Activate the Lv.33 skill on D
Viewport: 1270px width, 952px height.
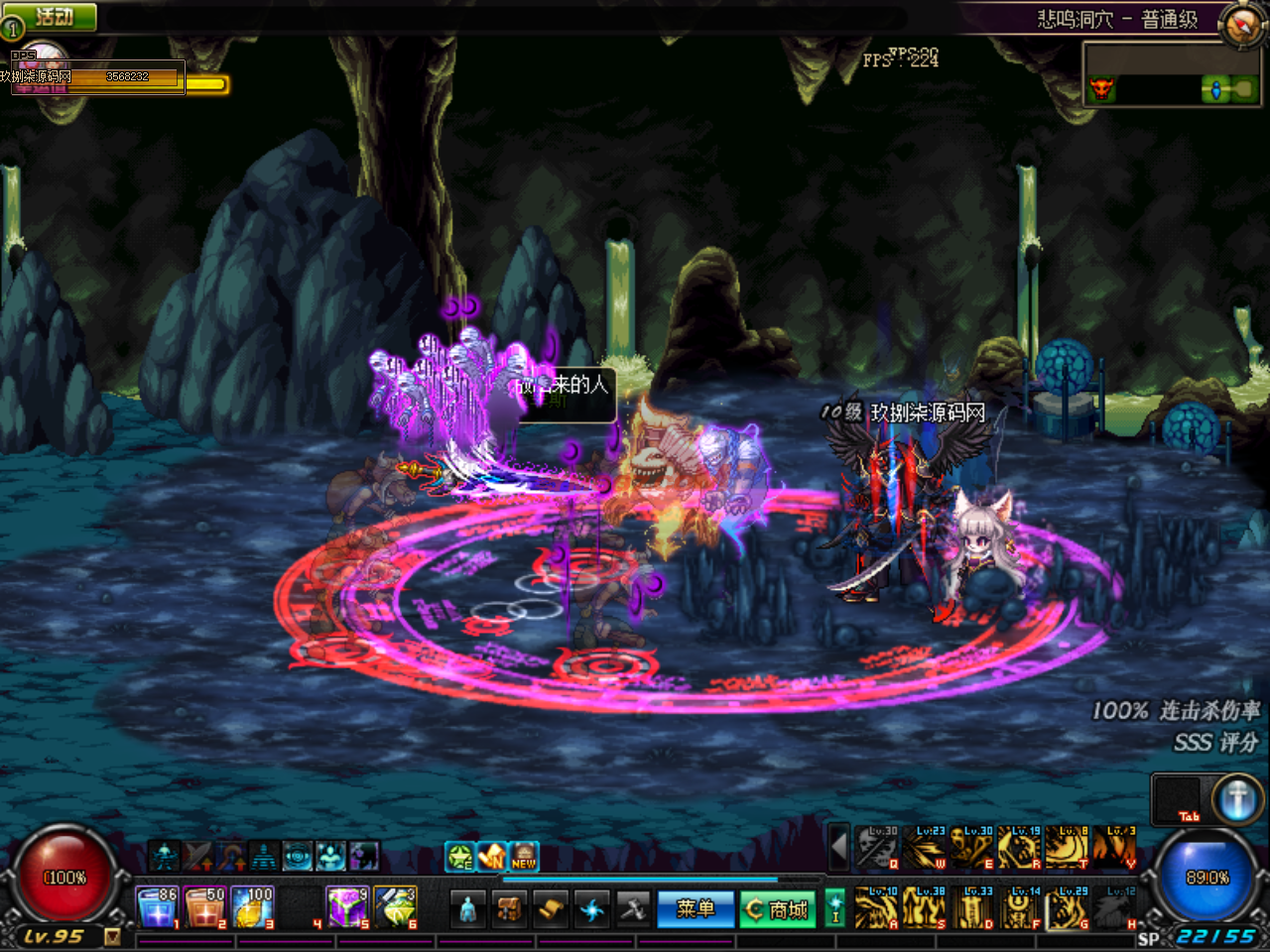[x=973, y=906]
